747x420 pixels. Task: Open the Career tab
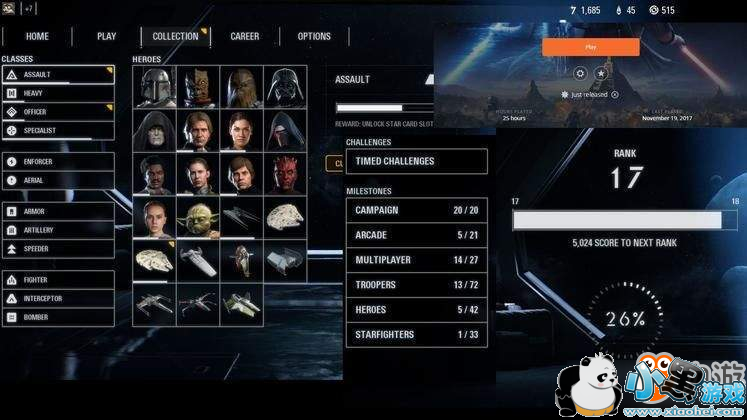(x=245, y=37)
